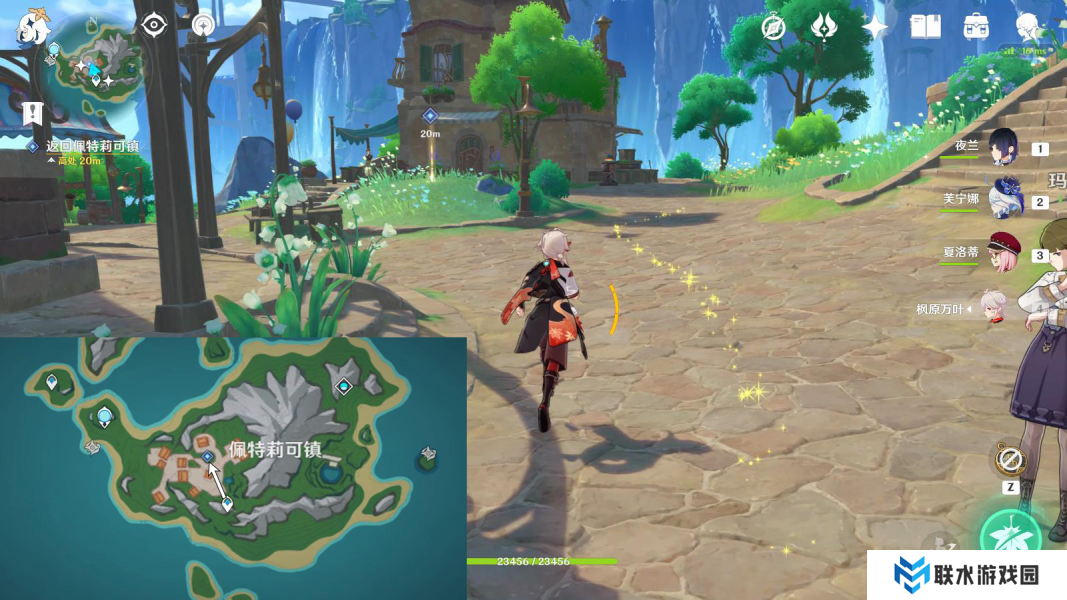Image resolution: width=1067 pixels, height=600 pixels.
Task: Select active character 枫原万叶
Action: [x=992, y=308]
